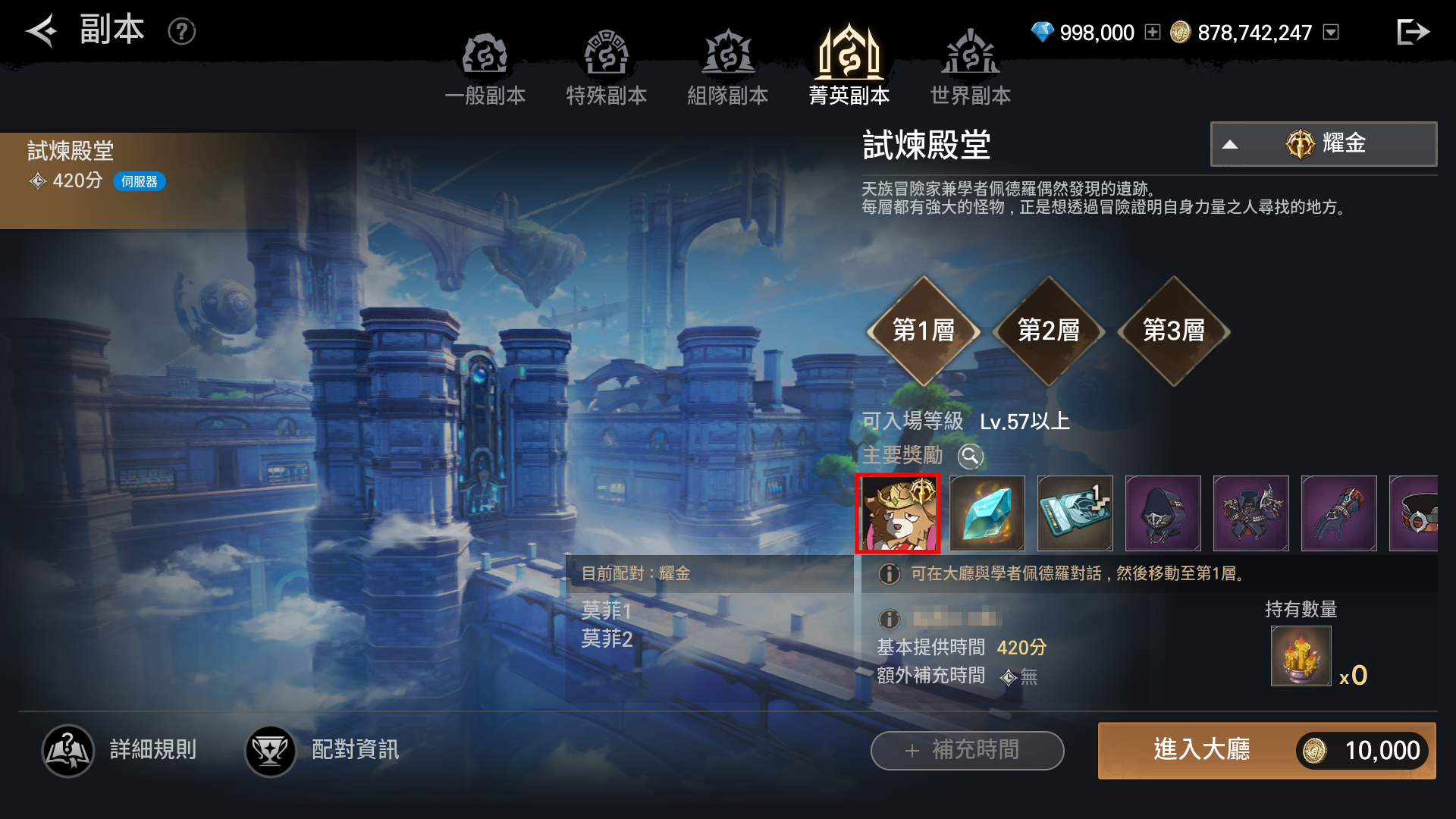Image resolution: width=1456 pixels, height=819 pixels.
Task: Add diamonds with the plus button
Action: 1153,32
